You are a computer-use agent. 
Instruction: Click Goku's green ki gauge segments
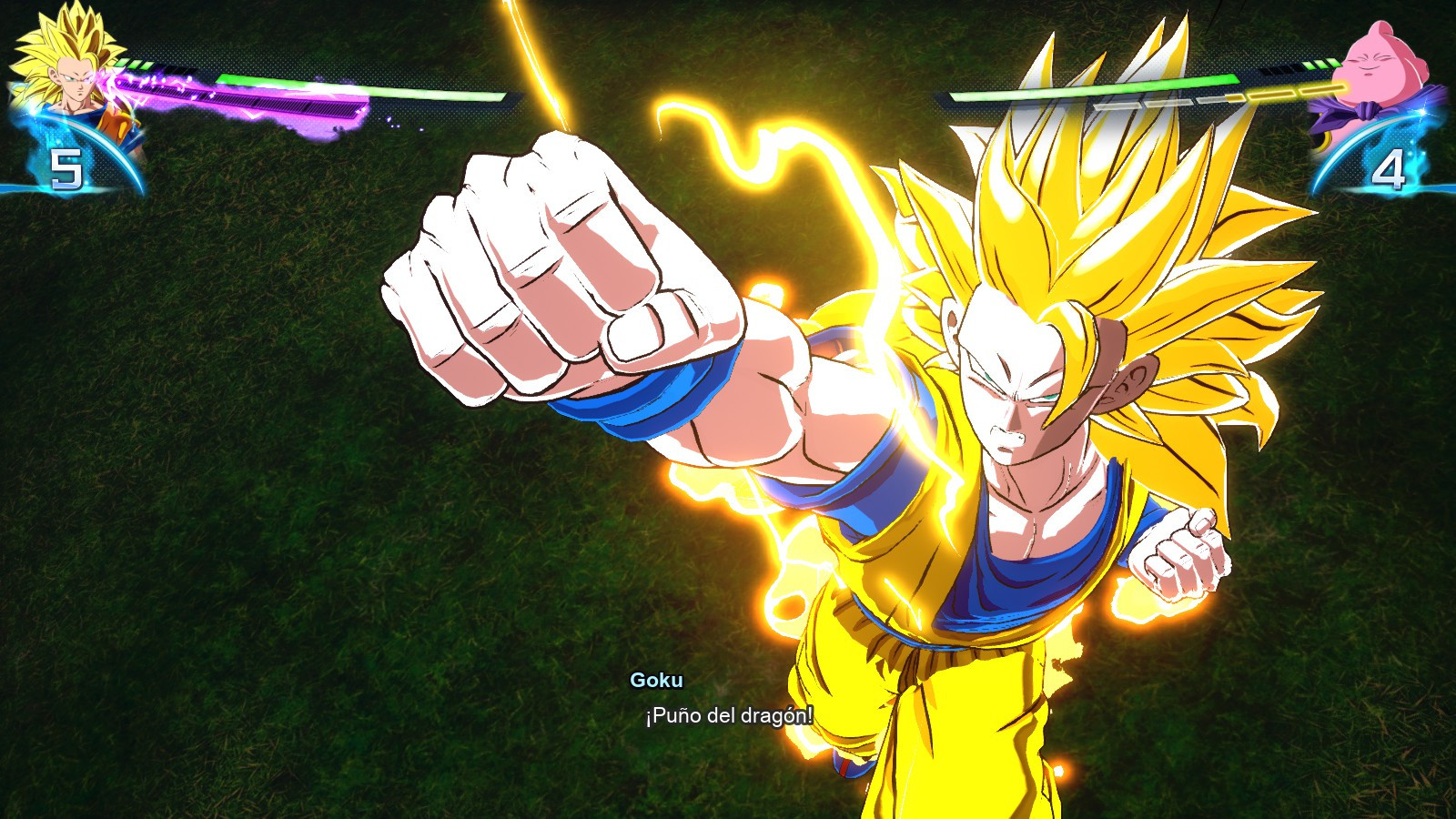(x=136, y=62)
